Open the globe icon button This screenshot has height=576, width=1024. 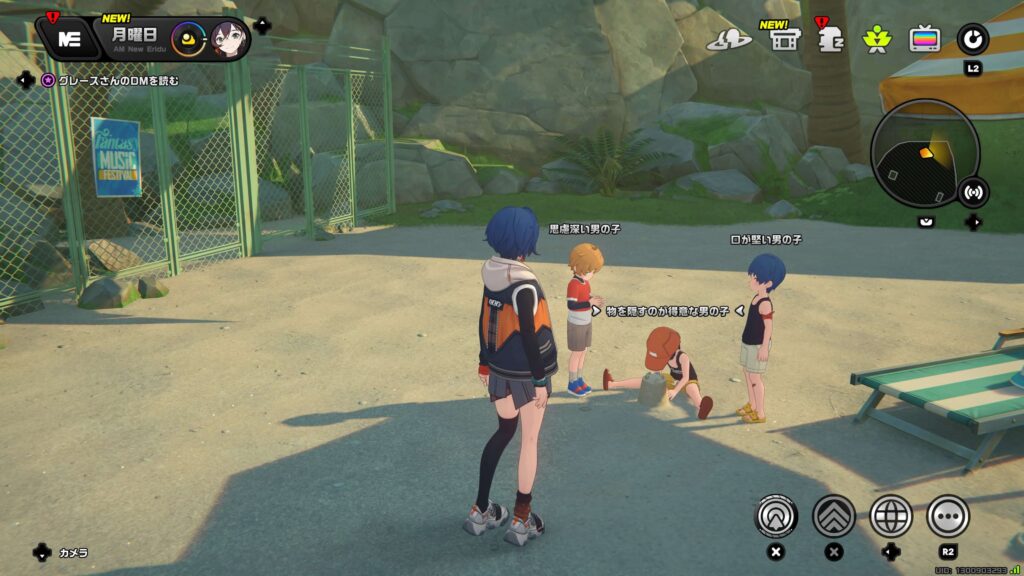[x=891, y=516]
